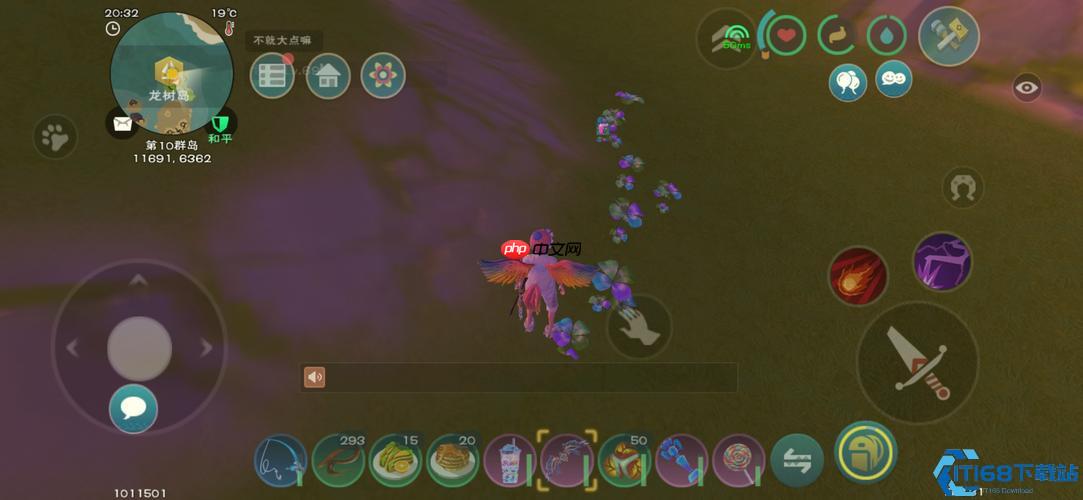Tap the hand interact button

[x=639, y=326]
